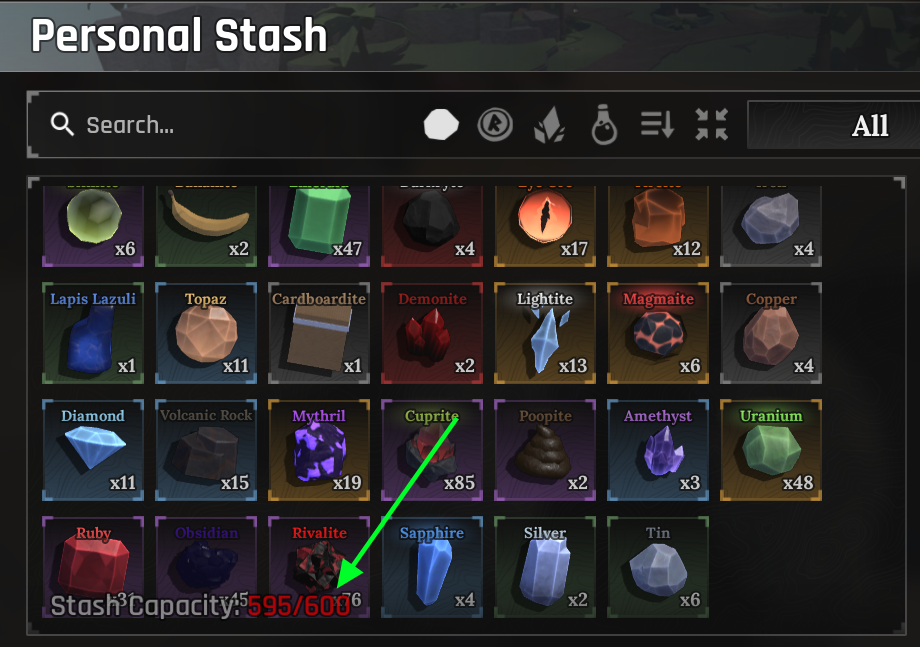Click the stash search field

(x=230, y=125)
